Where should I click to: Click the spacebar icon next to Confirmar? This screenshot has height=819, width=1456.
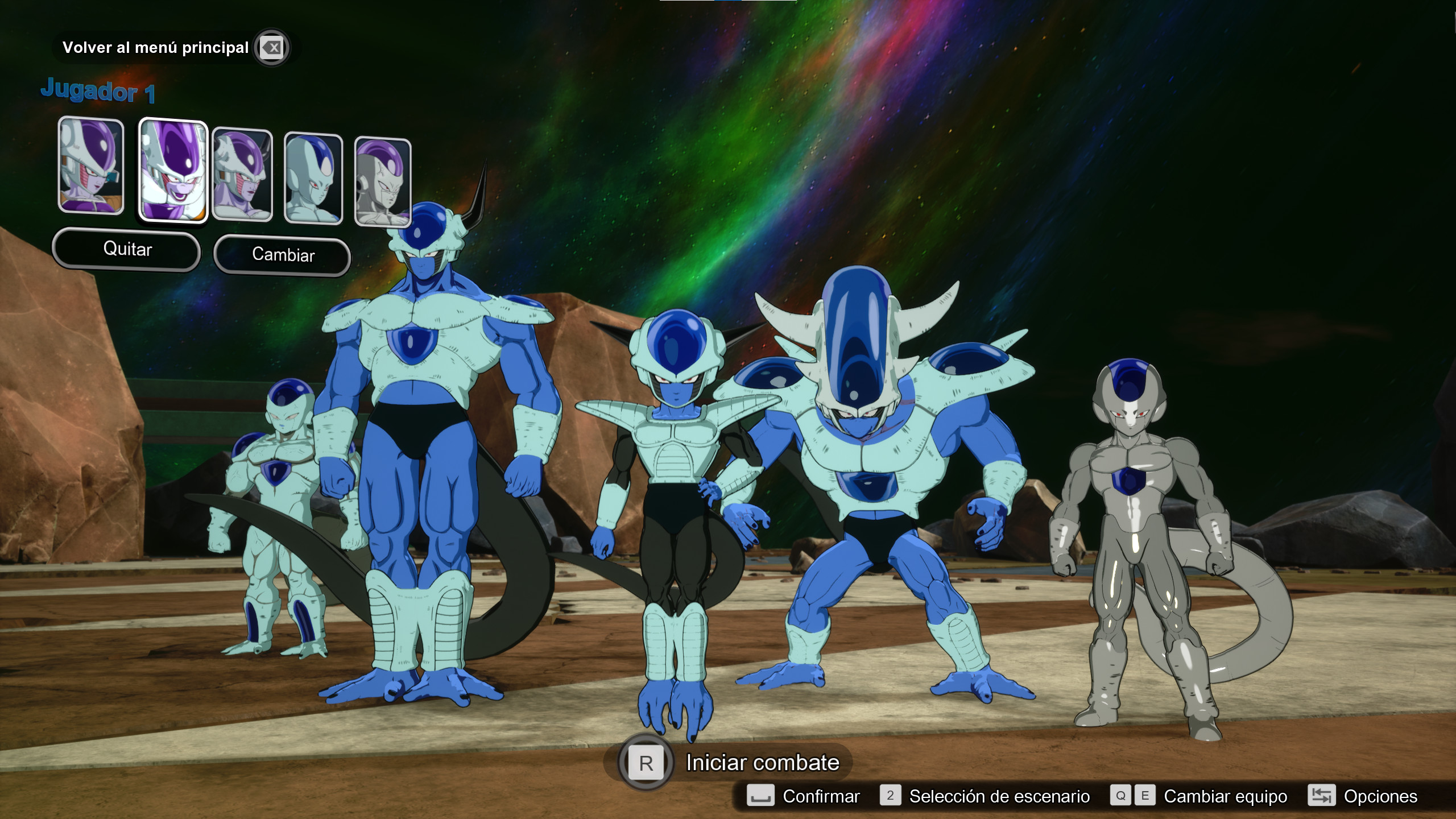point(760,796)
